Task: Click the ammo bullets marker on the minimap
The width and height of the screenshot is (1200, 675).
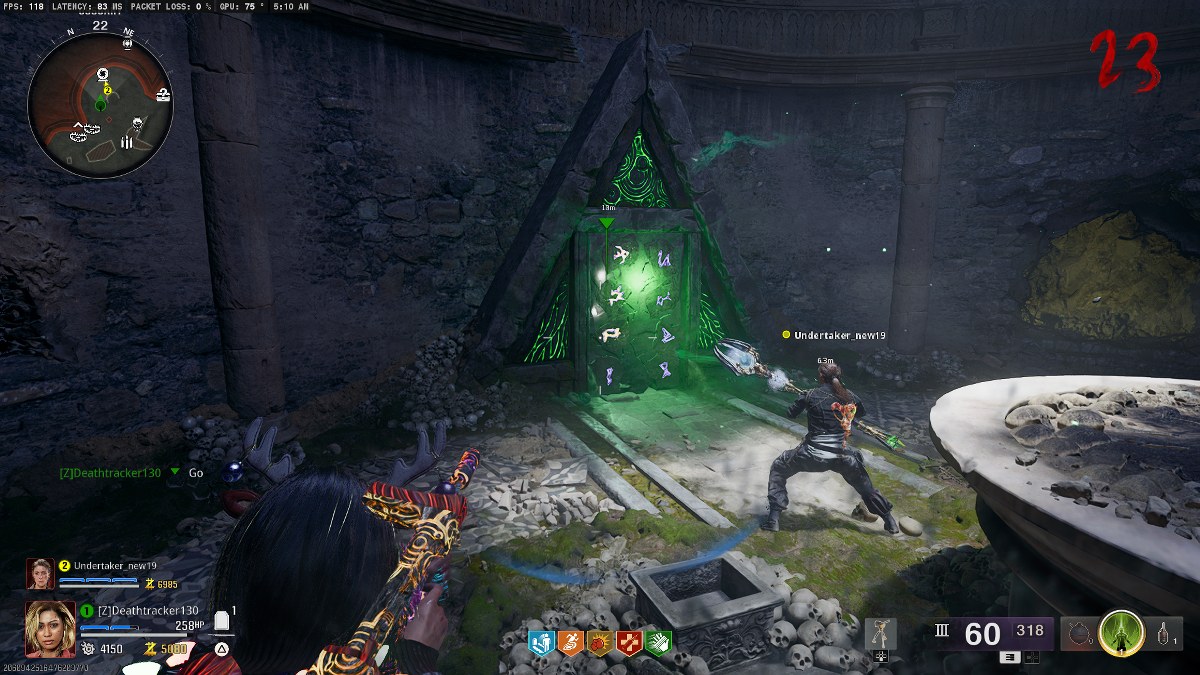Action: [x=127, y=143]
